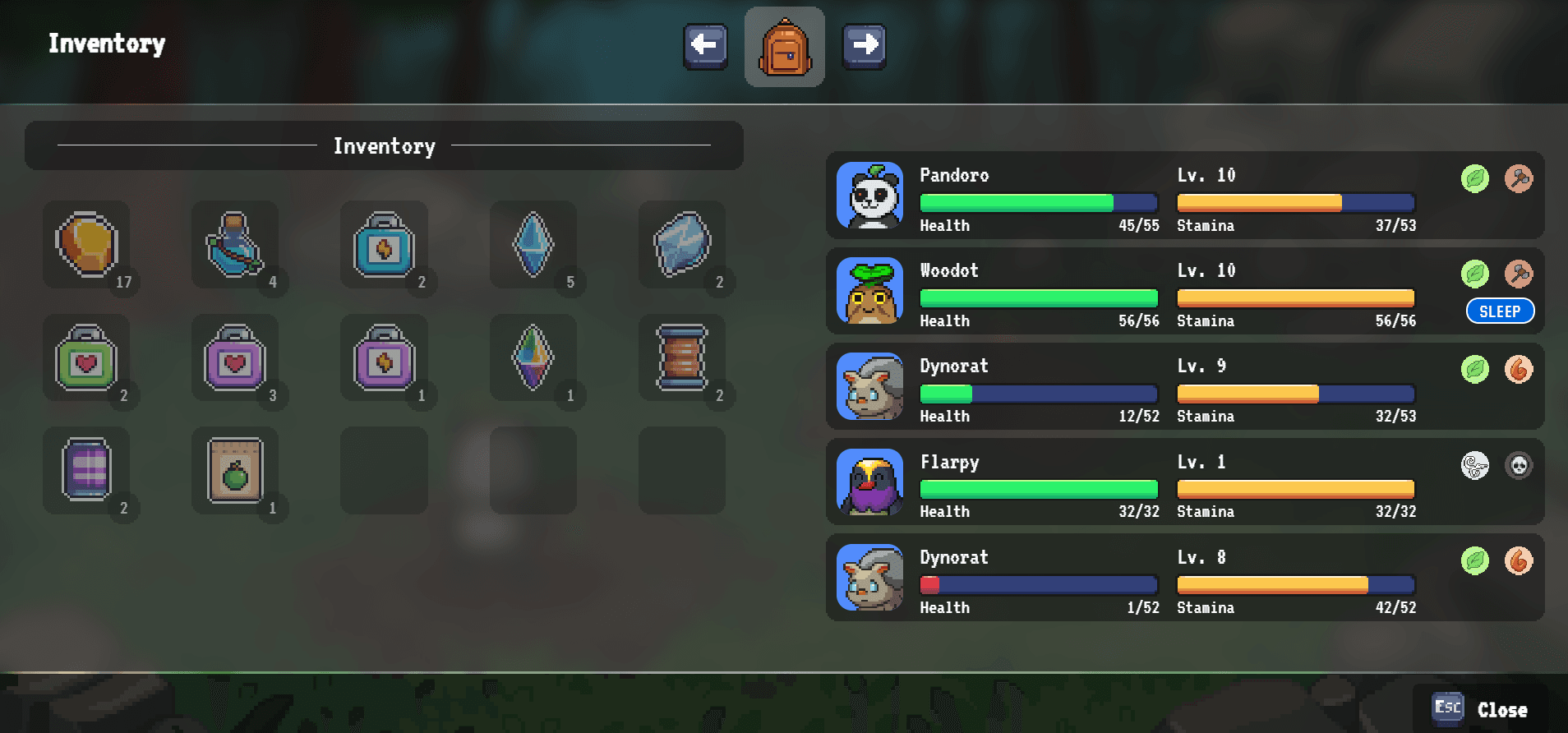Select the purple health kit slot
The width and height of the screenshot is (1568, 733).
(235, 358)
